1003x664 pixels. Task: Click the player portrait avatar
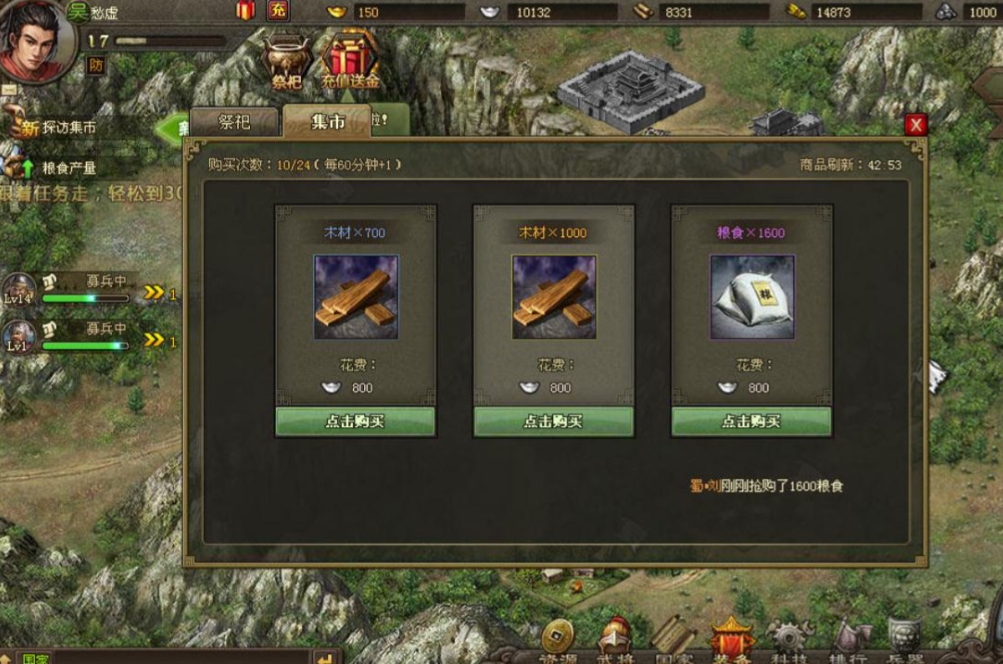click(x=35, y=38)
